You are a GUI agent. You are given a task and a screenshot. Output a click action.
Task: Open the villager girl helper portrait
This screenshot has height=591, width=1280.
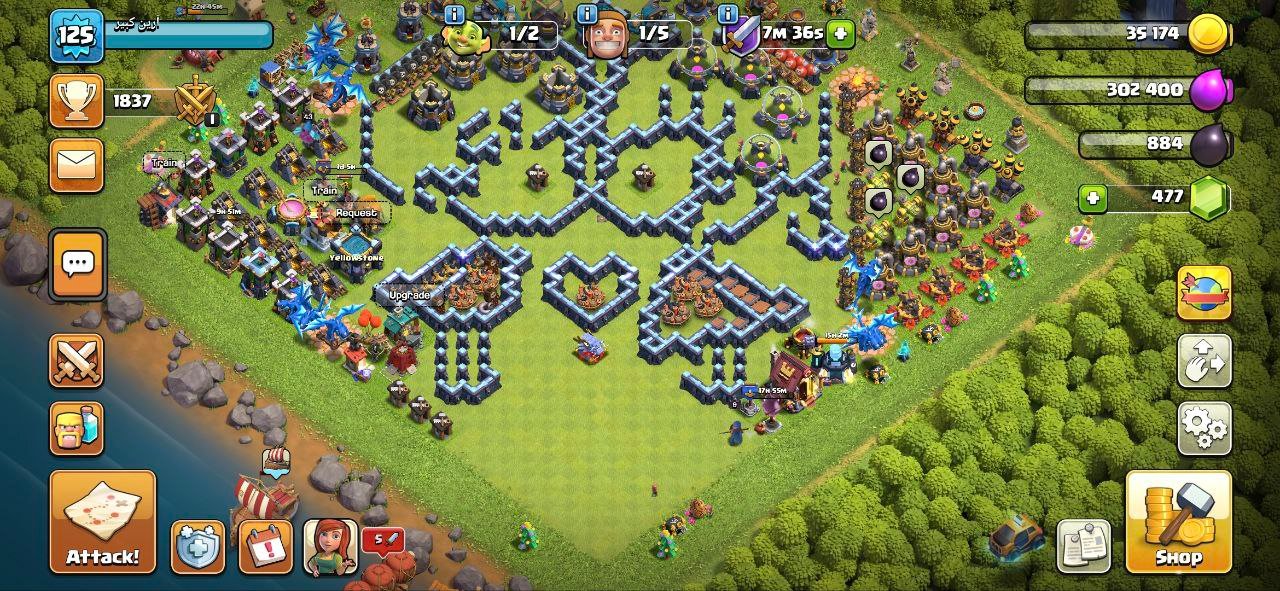tap(330, 546)
